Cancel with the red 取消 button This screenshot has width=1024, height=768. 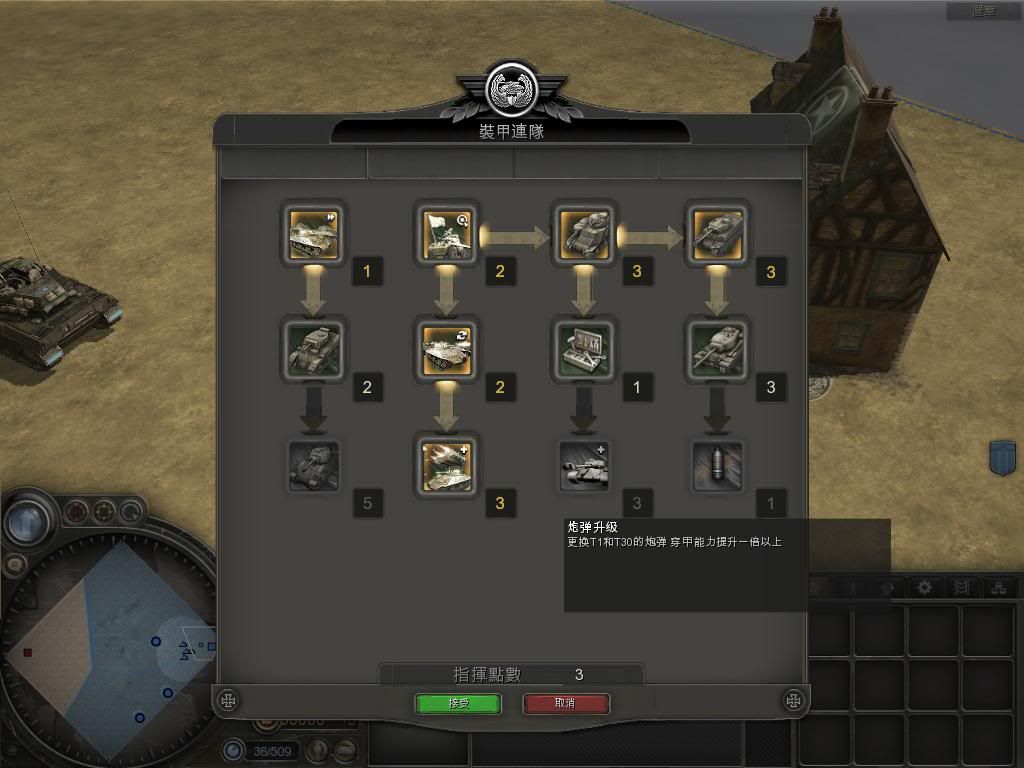pyautogui.click(x=566, y=703)
